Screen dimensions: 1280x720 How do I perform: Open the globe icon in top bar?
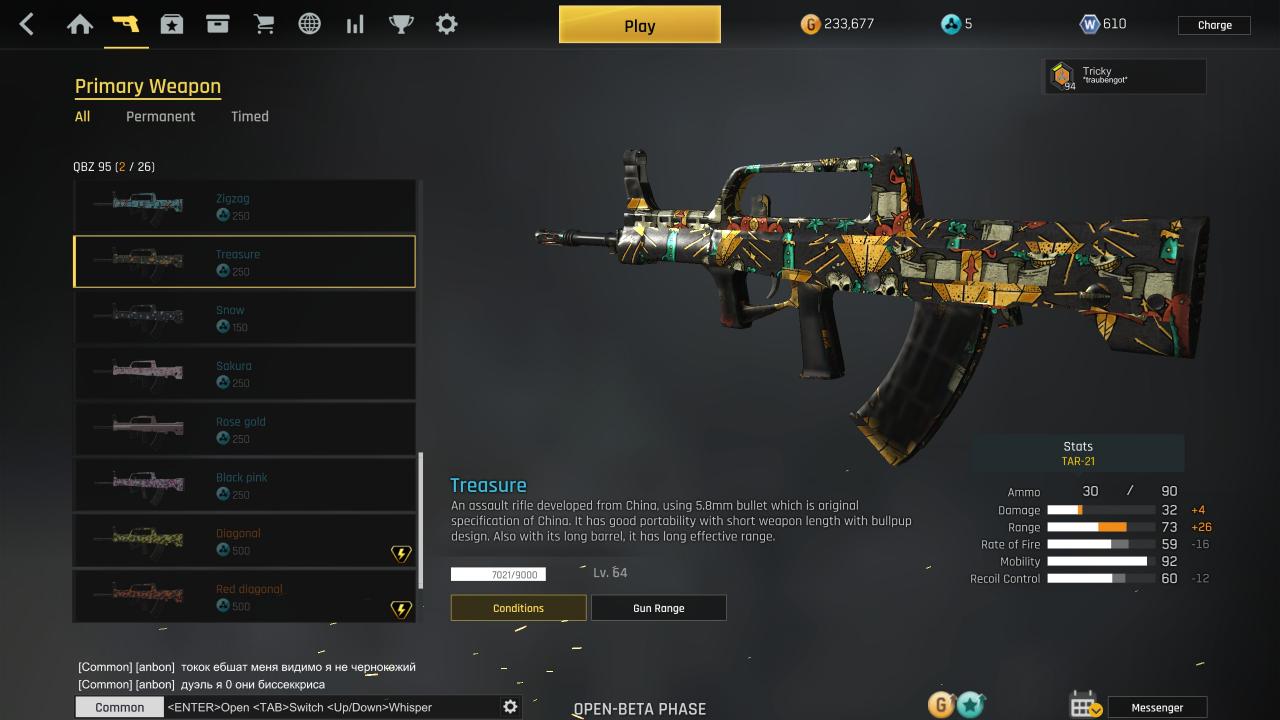(310, 24)
